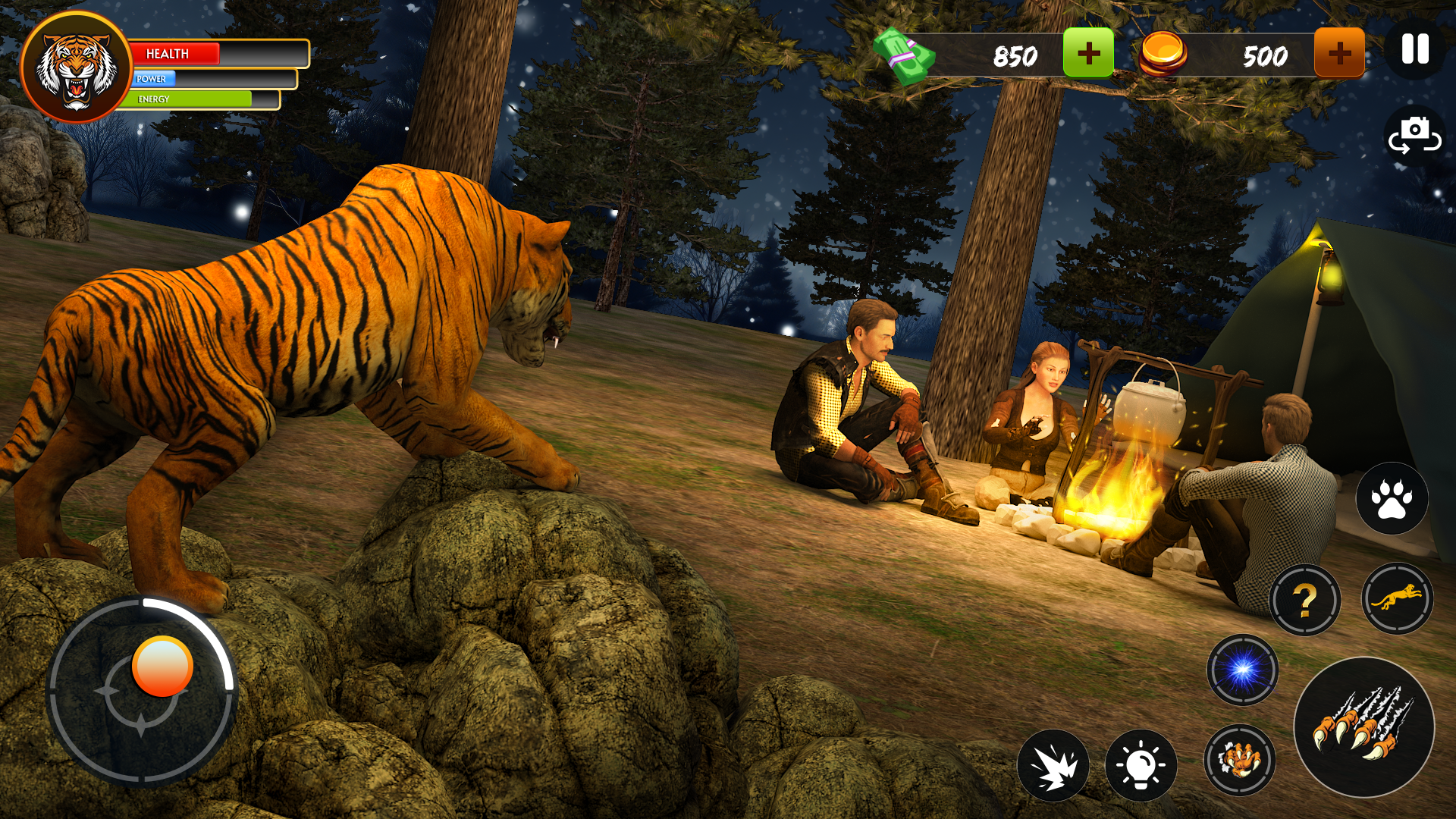The image size is (1456, 819).
Task: Pause the game
Action: click(x=1415, y=50)
